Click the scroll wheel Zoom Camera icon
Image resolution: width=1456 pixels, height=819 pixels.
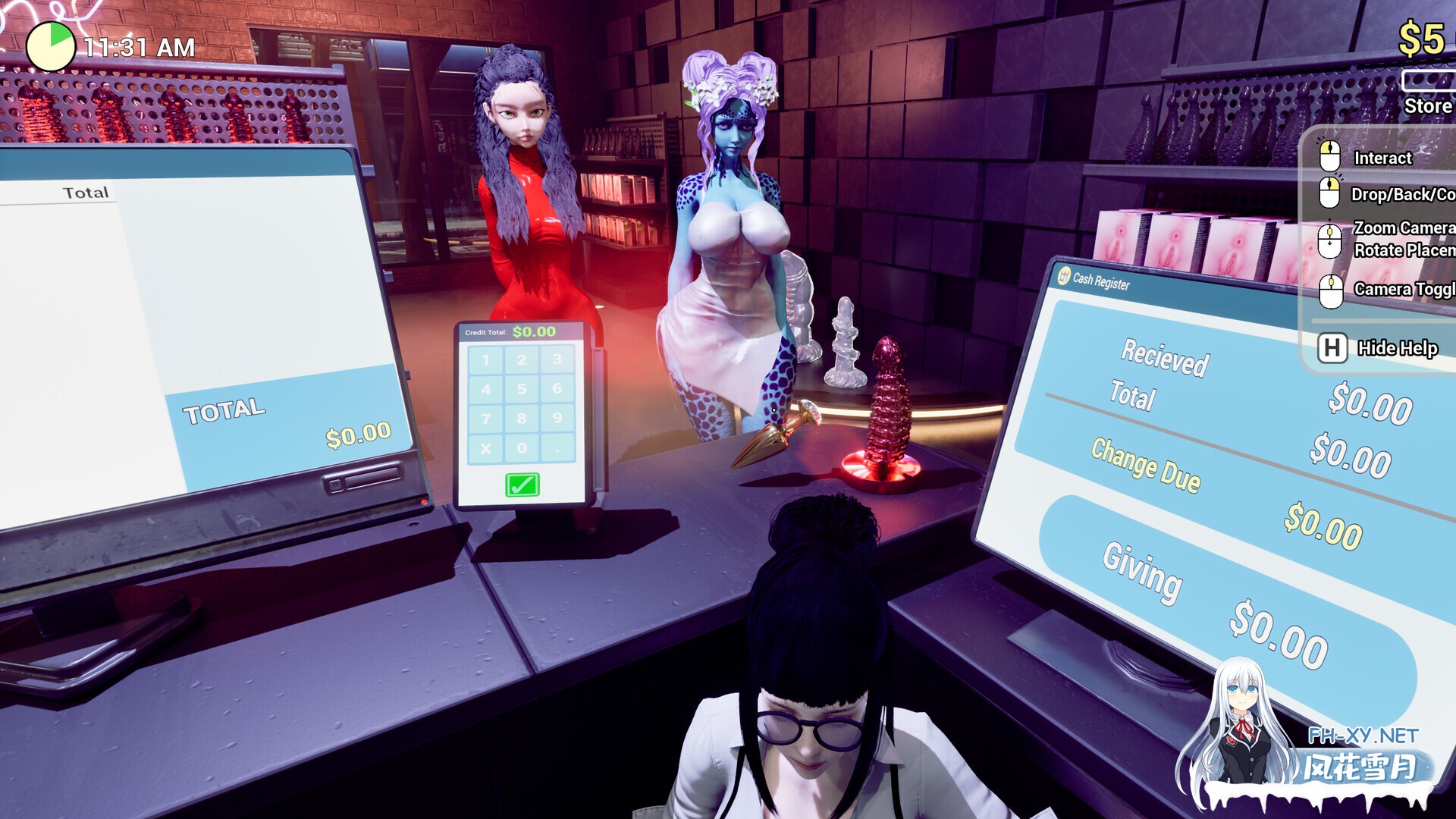tap(1329, 237)
